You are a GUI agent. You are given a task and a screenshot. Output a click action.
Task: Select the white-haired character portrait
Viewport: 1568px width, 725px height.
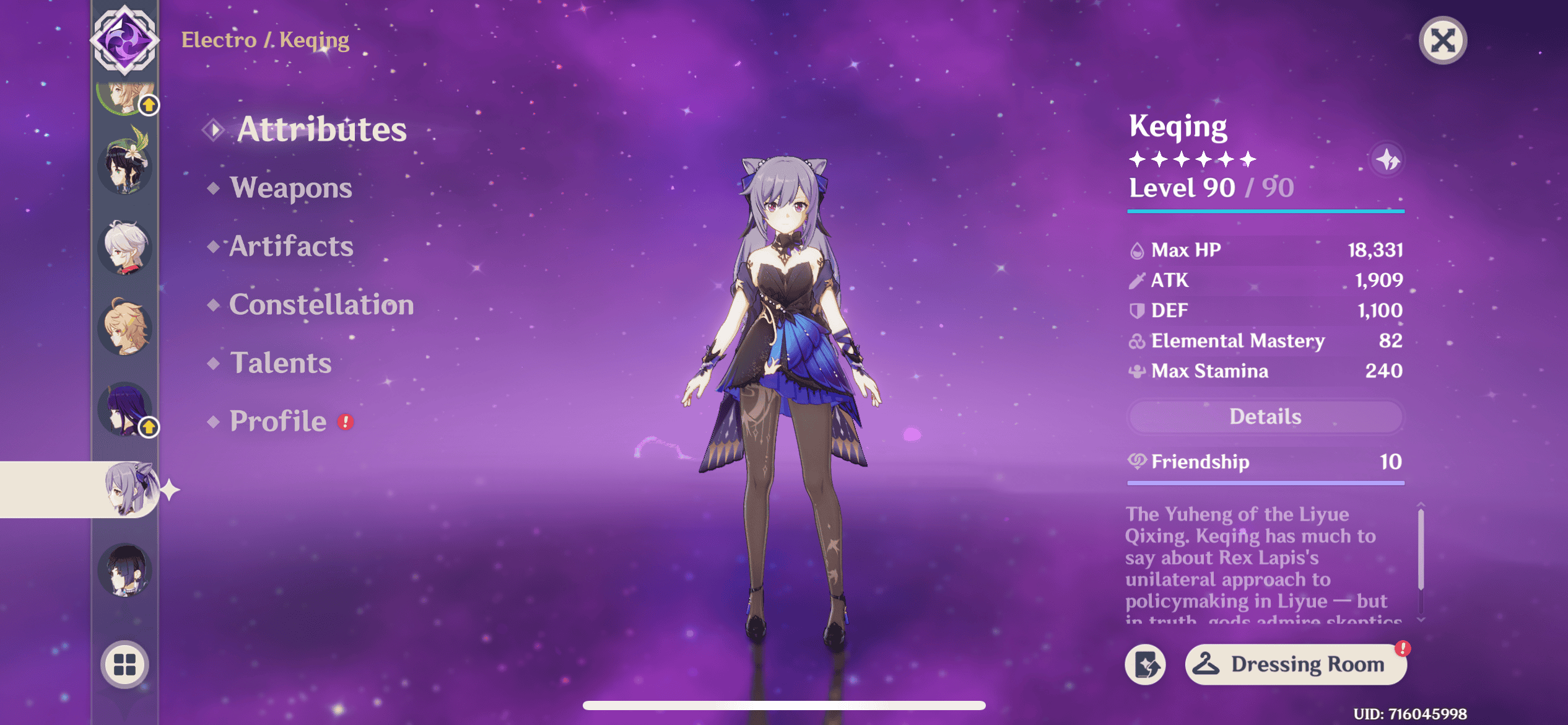point(125,247)
